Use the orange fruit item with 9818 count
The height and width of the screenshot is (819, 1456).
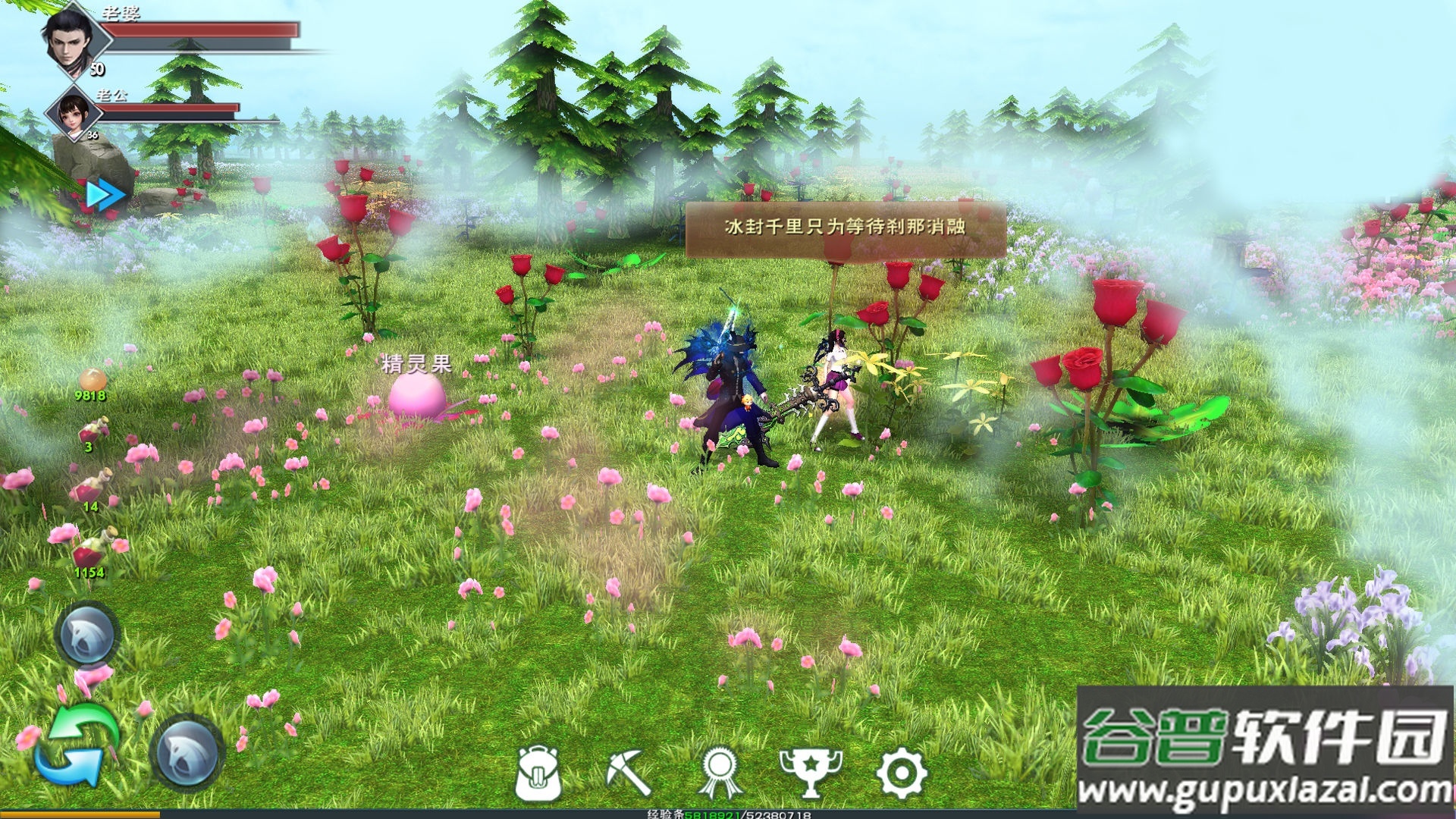point(92,379)
